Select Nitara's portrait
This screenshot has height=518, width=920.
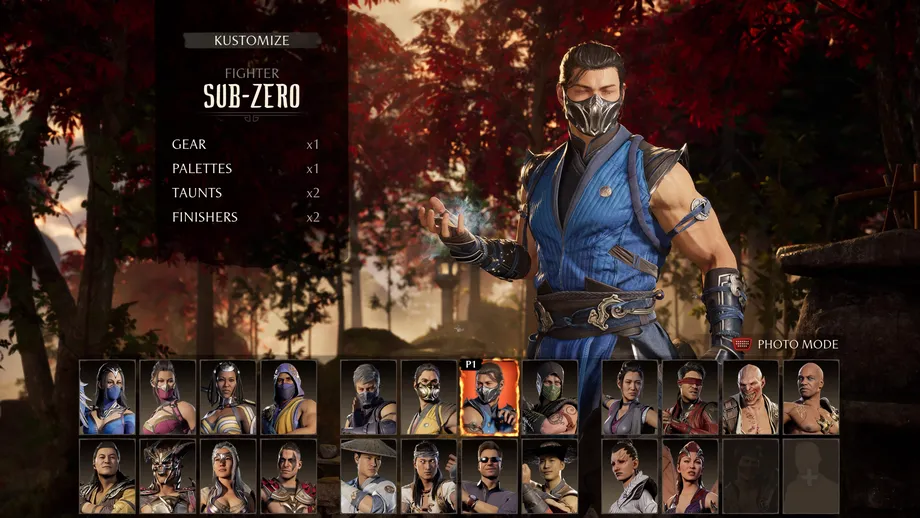pos(690,476)
